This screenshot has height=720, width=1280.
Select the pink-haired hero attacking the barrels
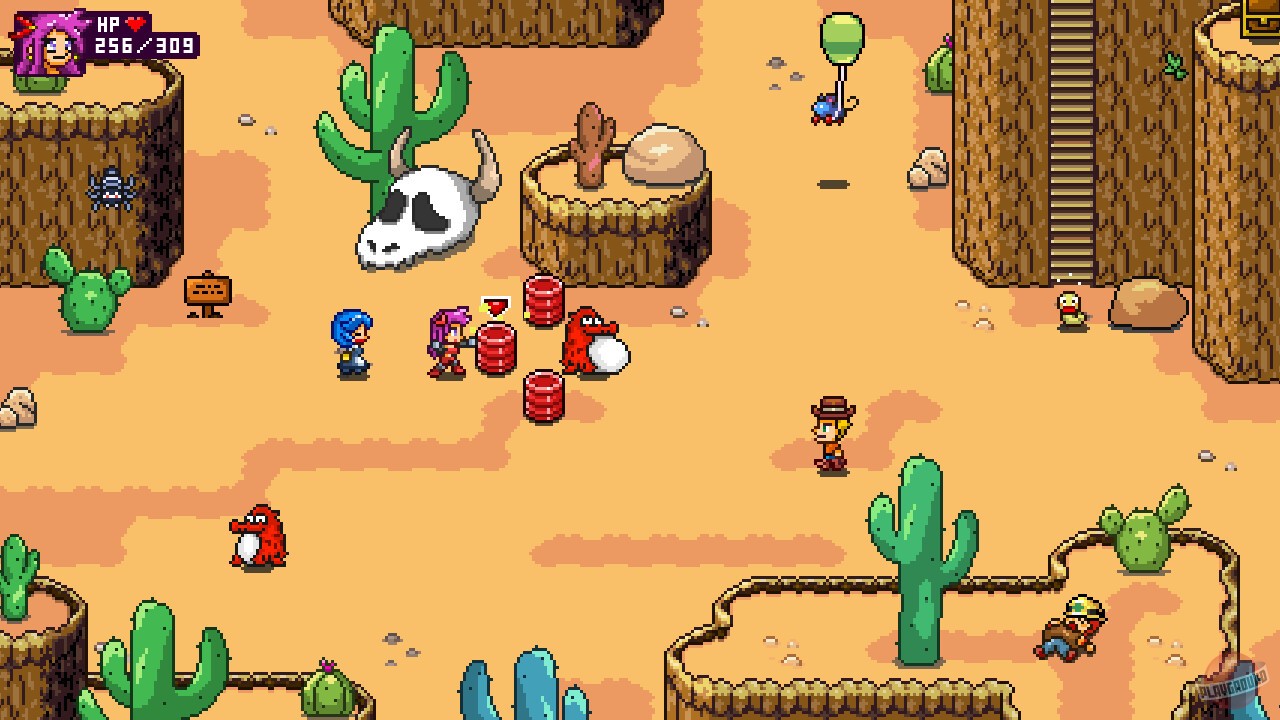pos(447,340)
